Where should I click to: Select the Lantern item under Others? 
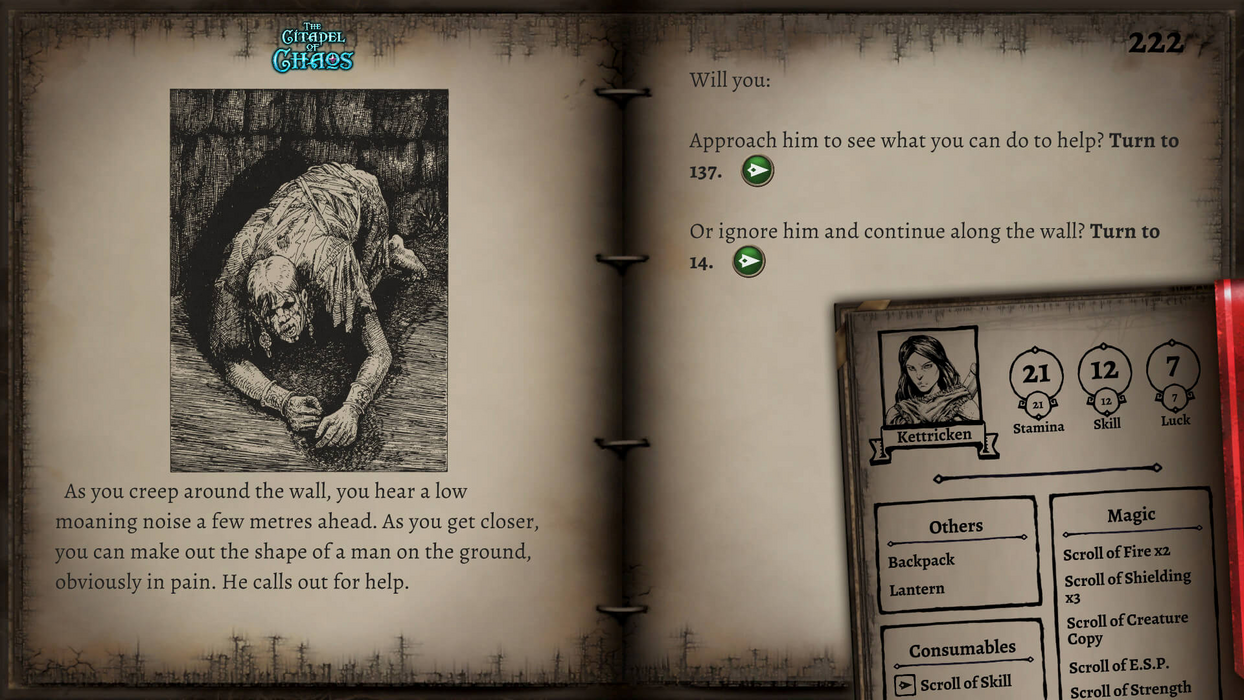916,589
